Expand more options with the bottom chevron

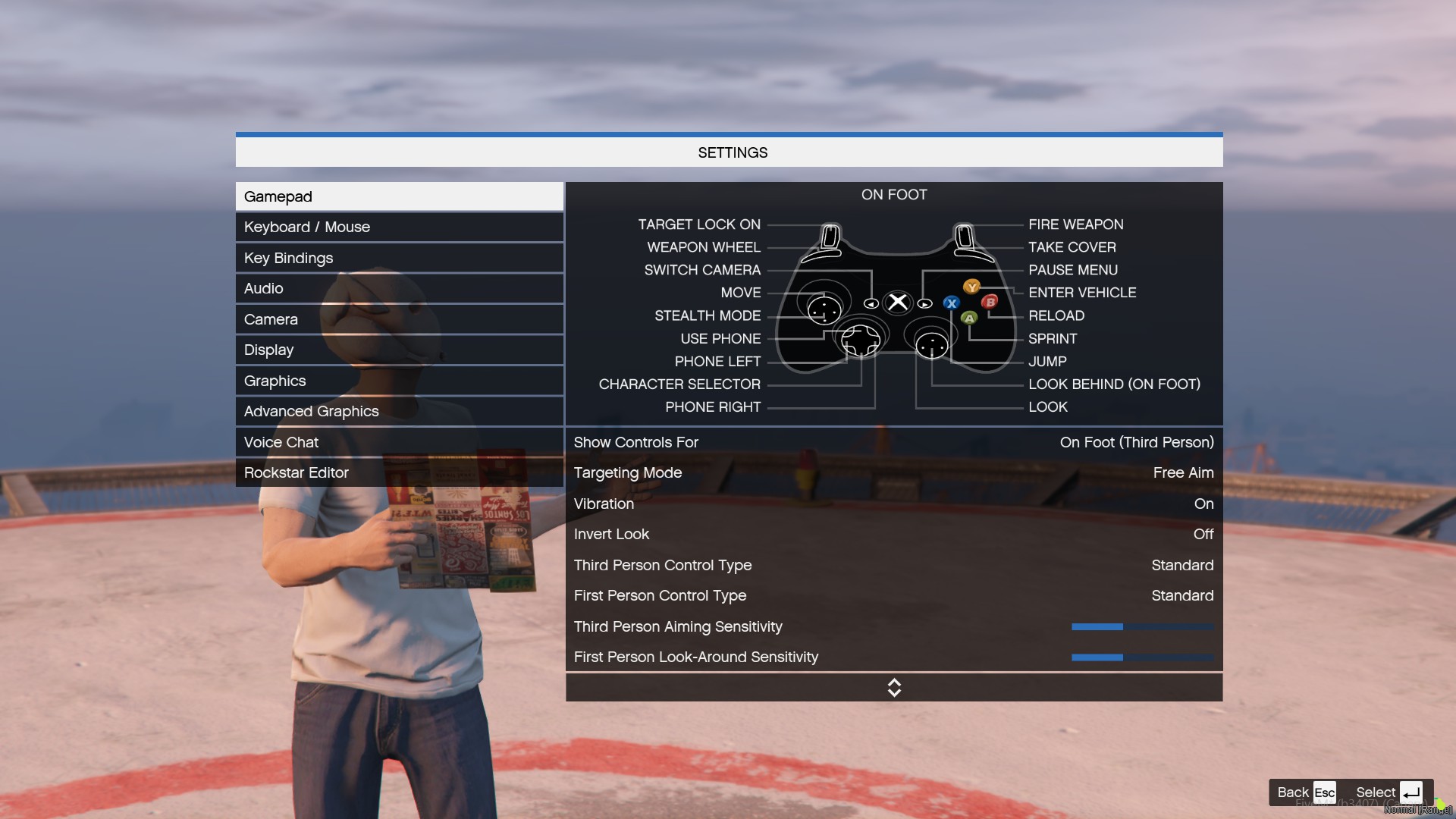tap(894, 687)
